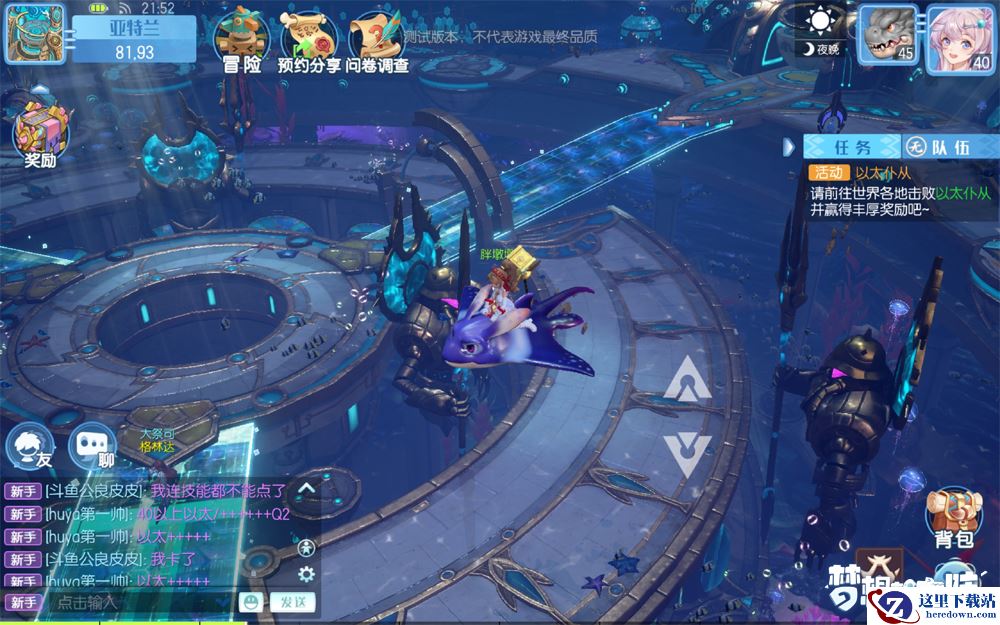
Task: Toggle the day/night sun icon above 夜晚
Action: point(822,21)
